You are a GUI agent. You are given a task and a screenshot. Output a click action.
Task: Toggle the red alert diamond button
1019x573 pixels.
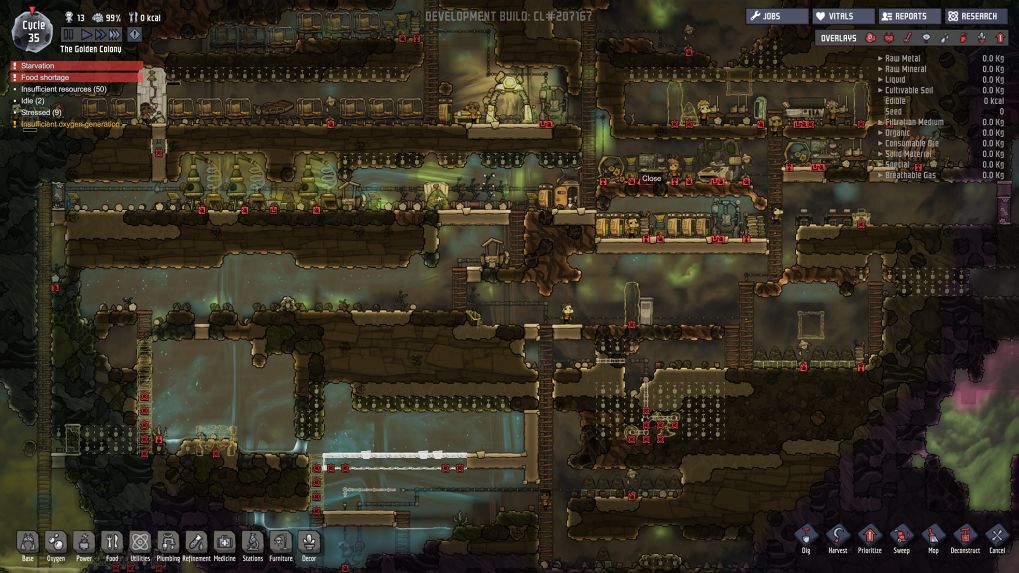tap(134, 34)
